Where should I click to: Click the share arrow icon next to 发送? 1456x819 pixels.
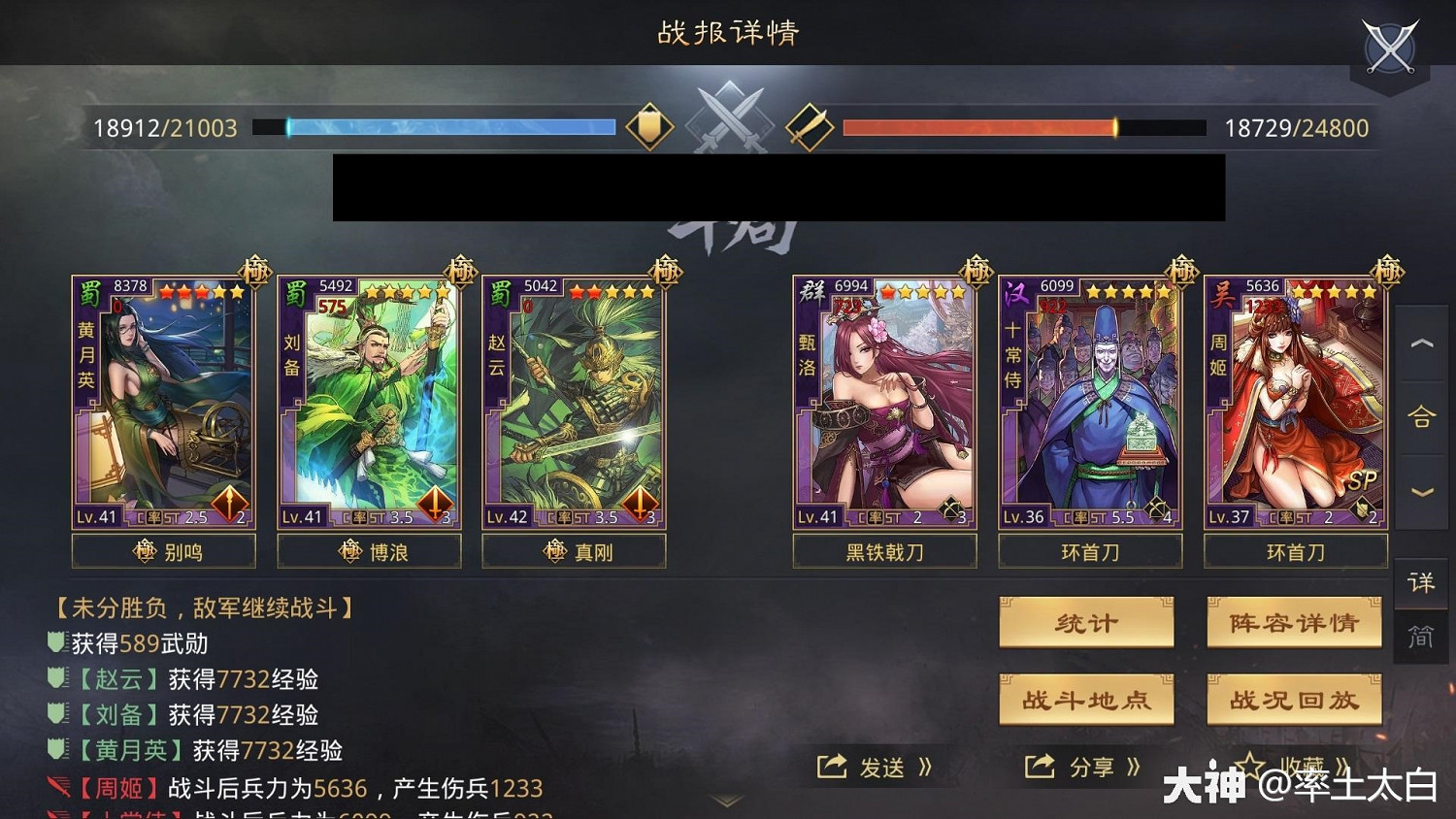point(832,766)
